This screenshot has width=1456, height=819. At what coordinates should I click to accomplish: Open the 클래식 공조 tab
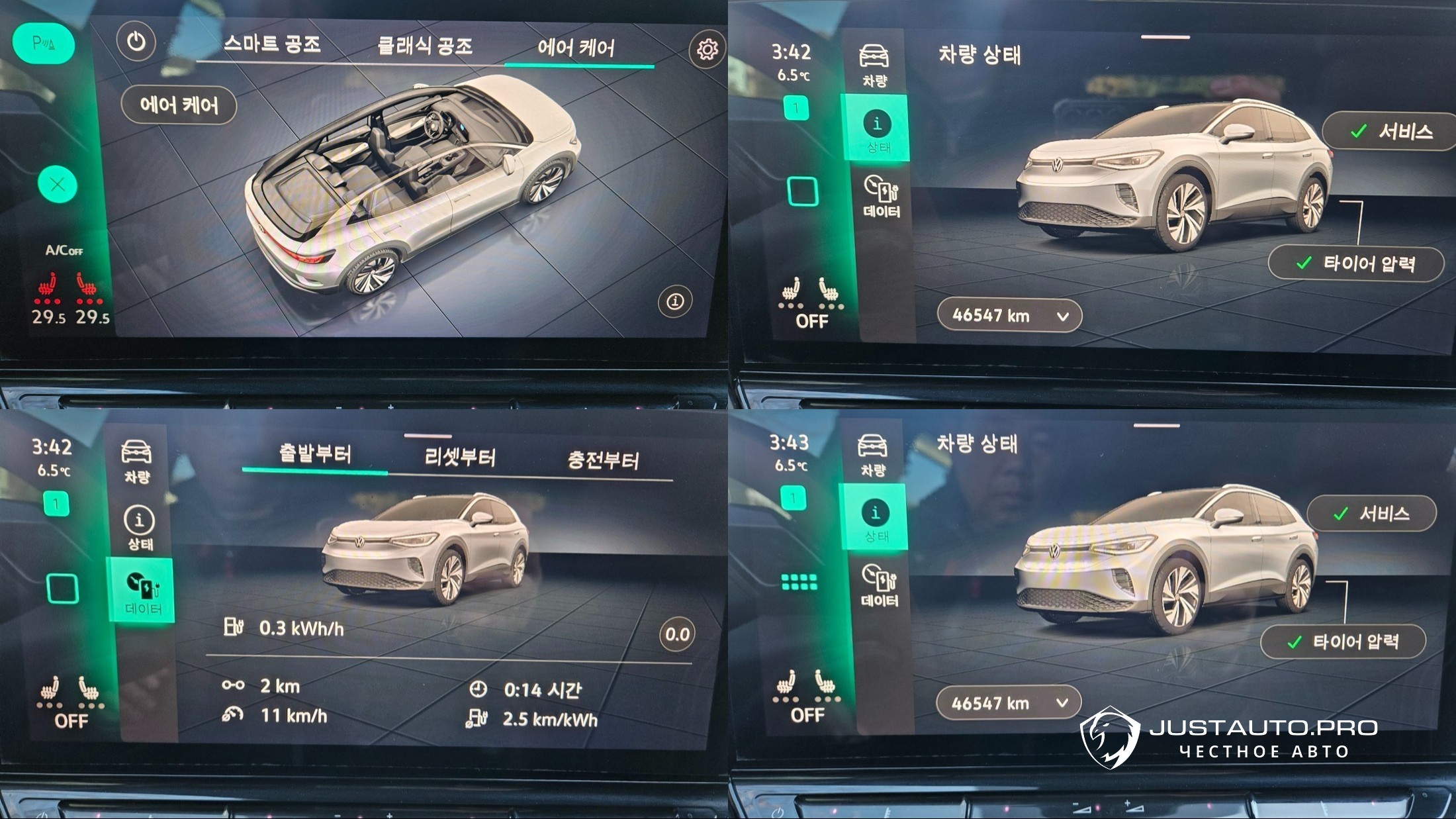click(424, 46)
